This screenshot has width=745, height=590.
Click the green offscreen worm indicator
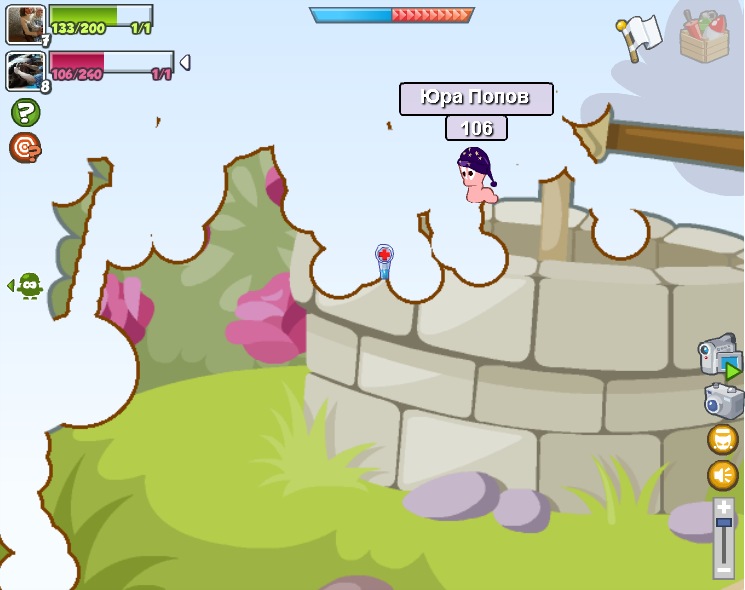[x=27, y=286]
